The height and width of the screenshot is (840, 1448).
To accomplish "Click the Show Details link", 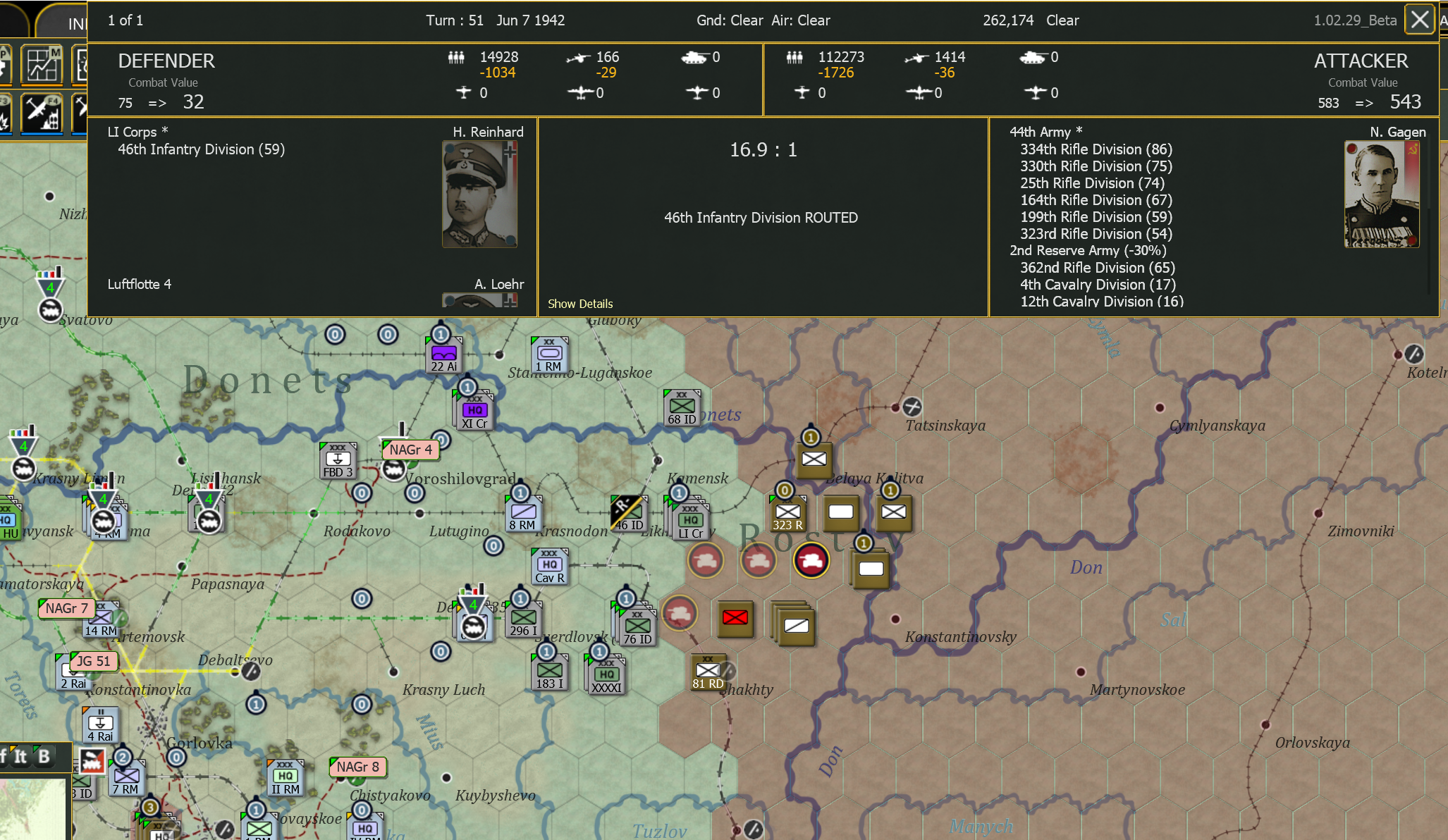I will [580, 303].
